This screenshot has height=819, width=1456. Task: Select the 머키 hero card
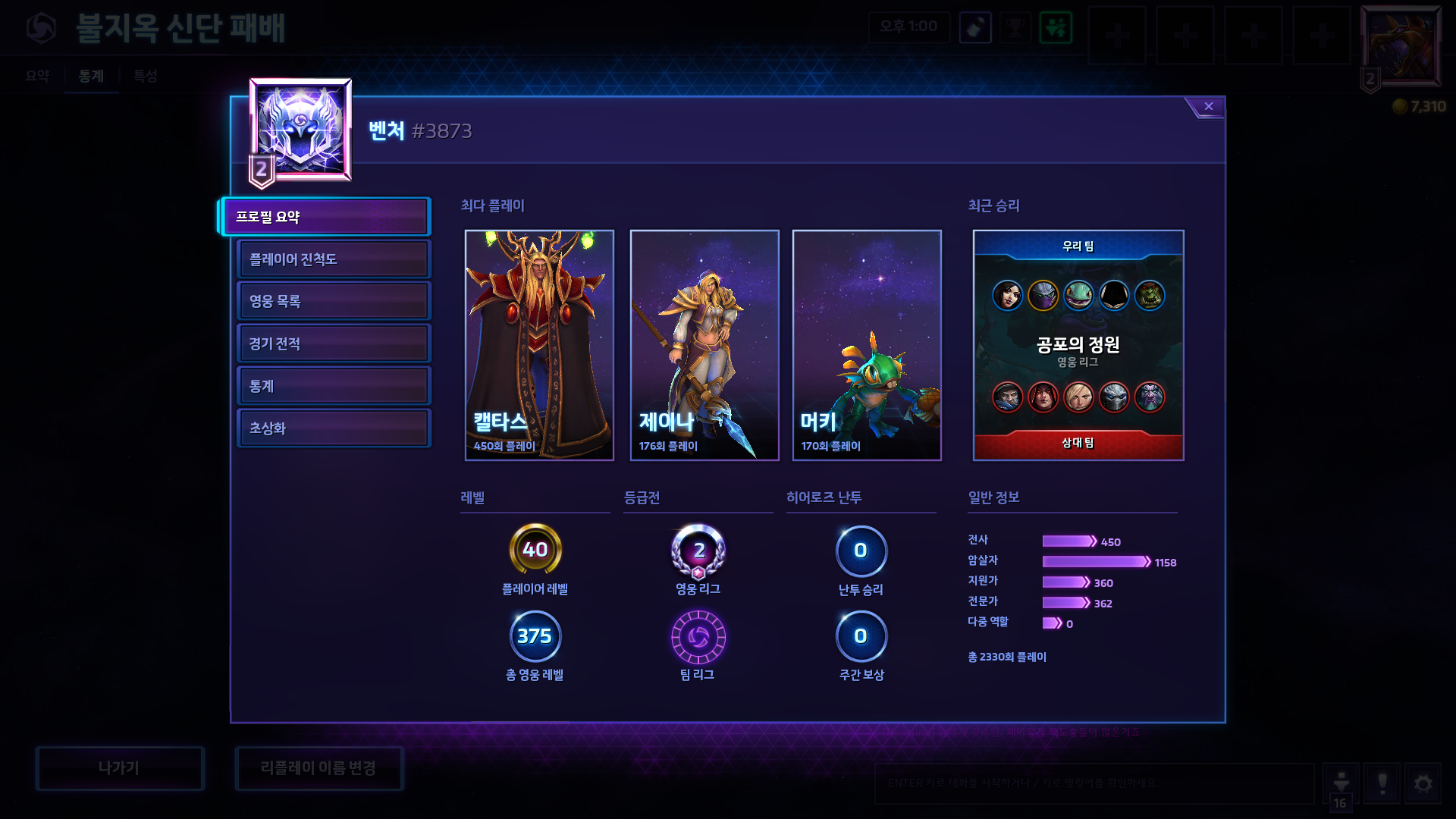point(867,345)
